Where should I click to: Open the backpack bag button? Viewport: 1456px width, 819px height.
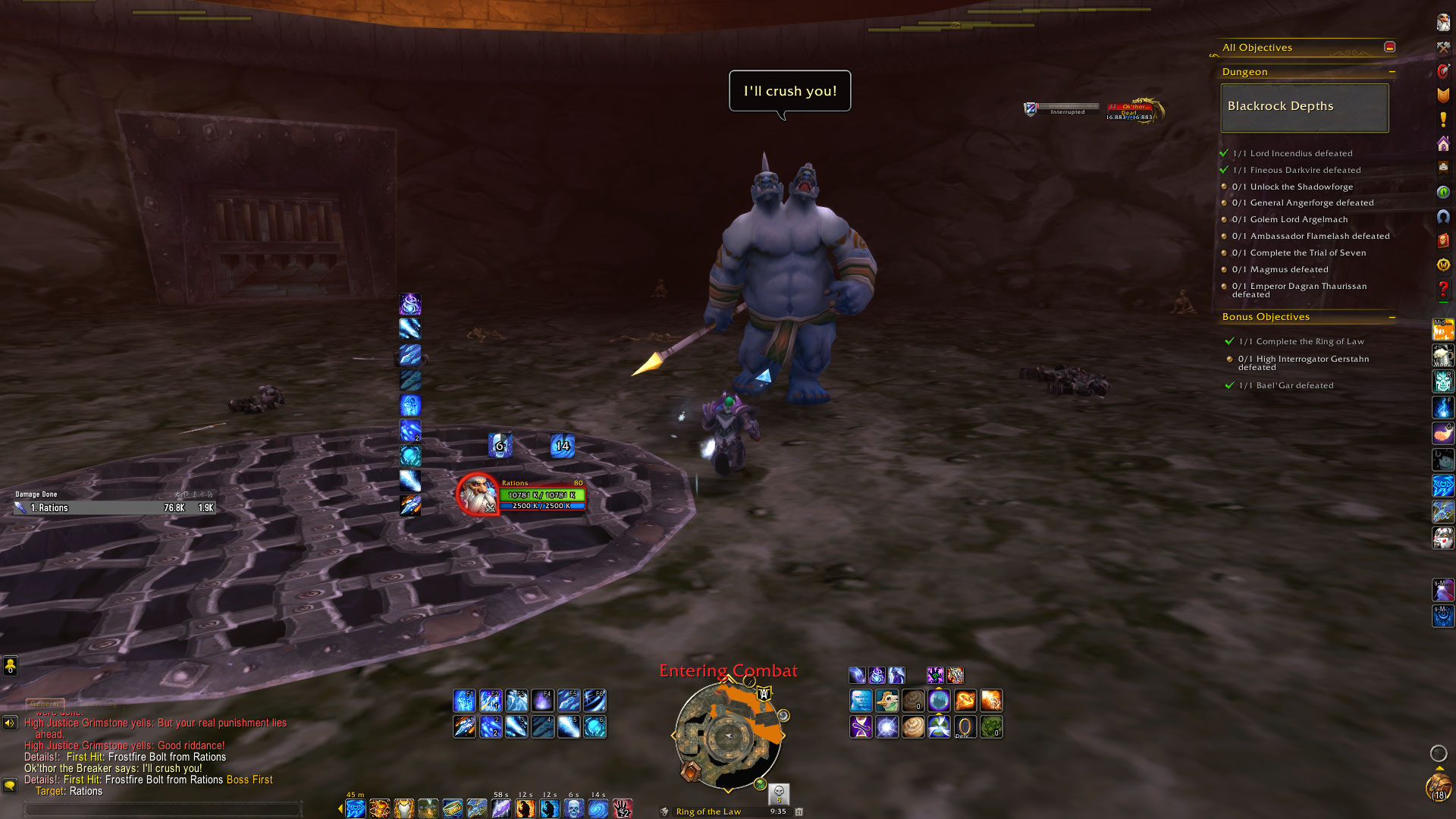(x=1438, y=786)
